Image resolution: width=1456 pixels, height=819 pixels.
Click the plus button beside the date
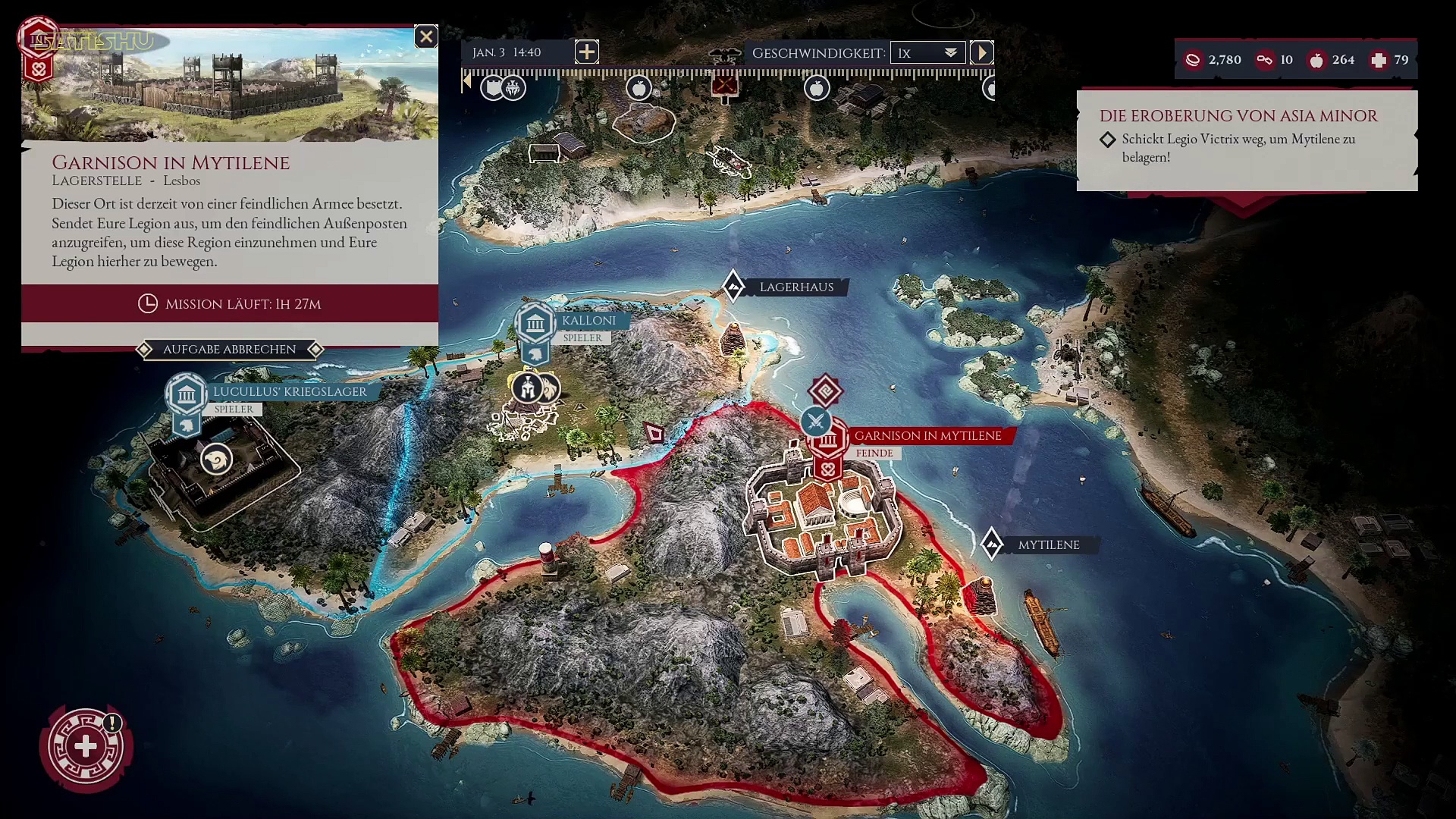586,52
